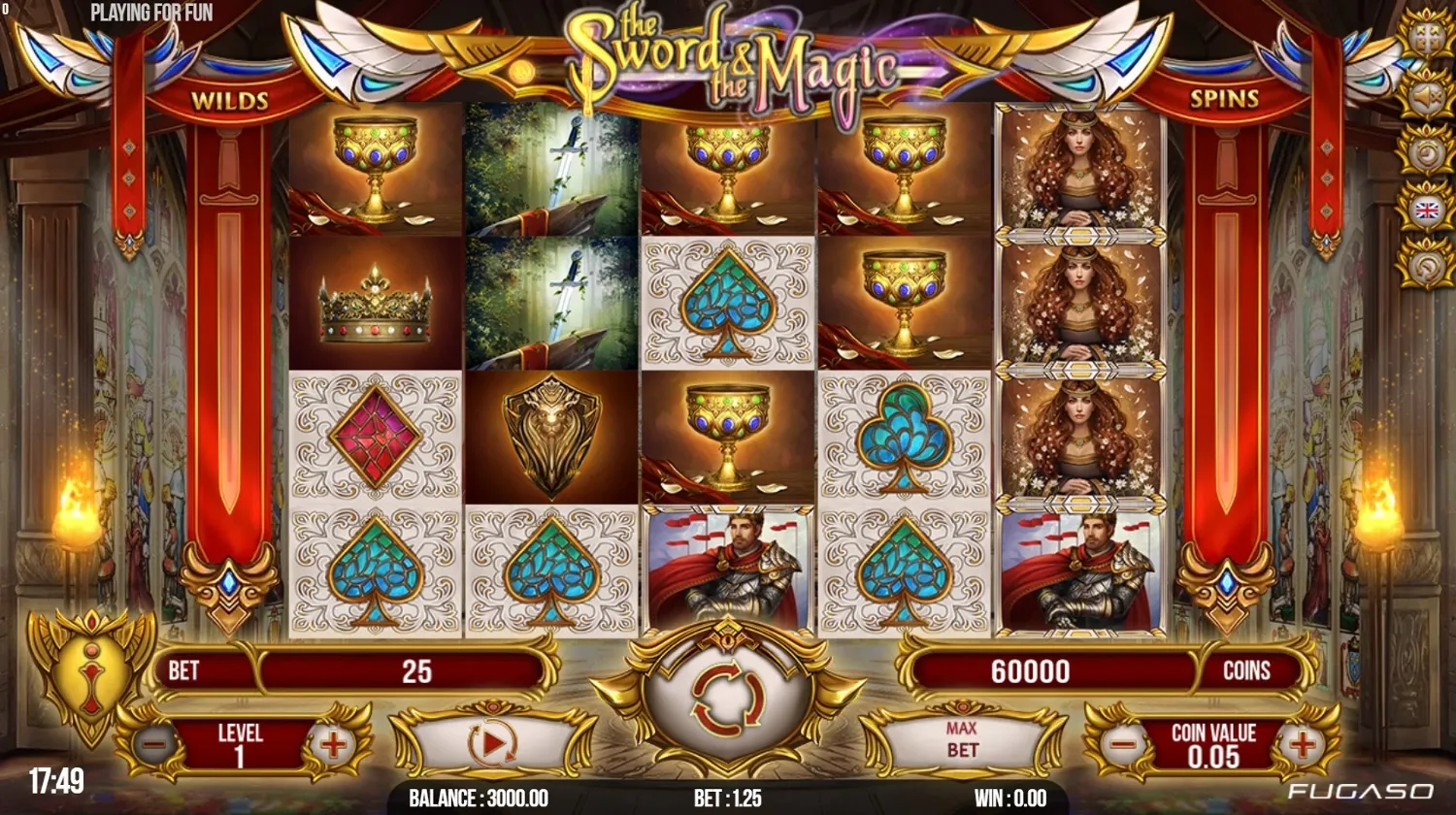The height and width of the screenshot is (815, 1456).
Task: Start autoplay with the play arrow button
Action: 492,744
